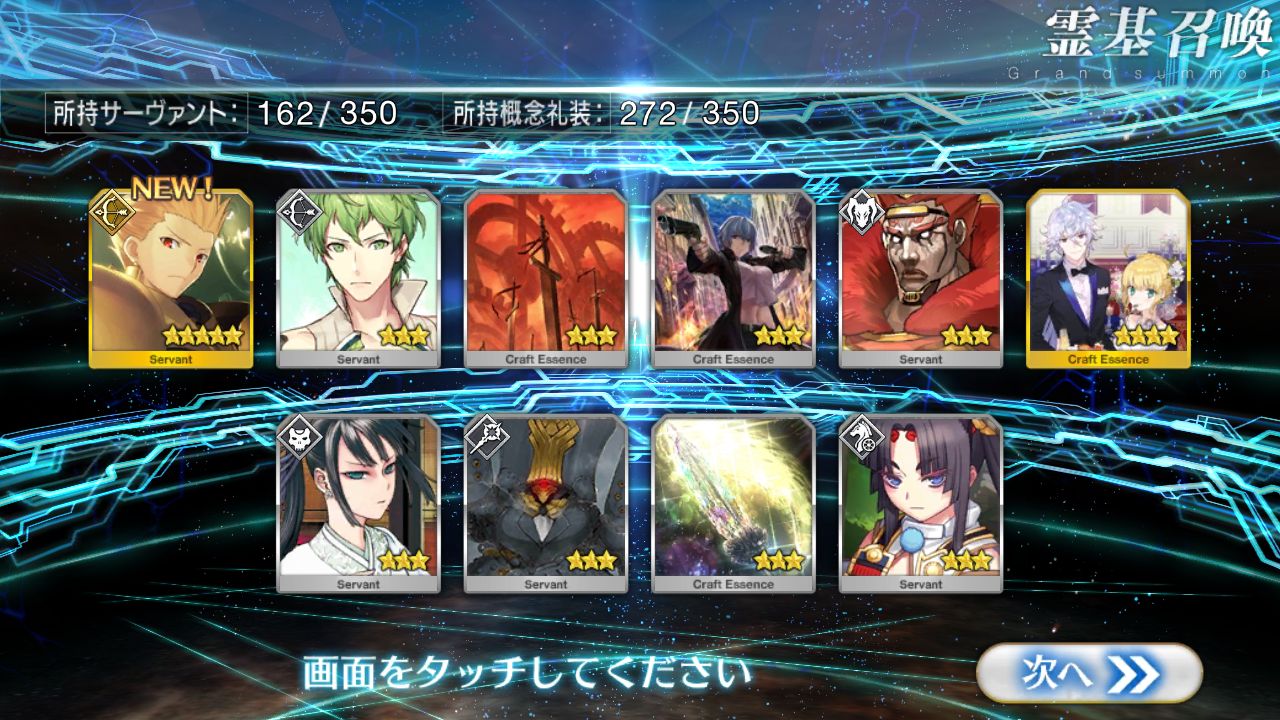Select the dual-pistol gunman craft essence card
The width and height of the screenshot is (1280, 720).
734,278
